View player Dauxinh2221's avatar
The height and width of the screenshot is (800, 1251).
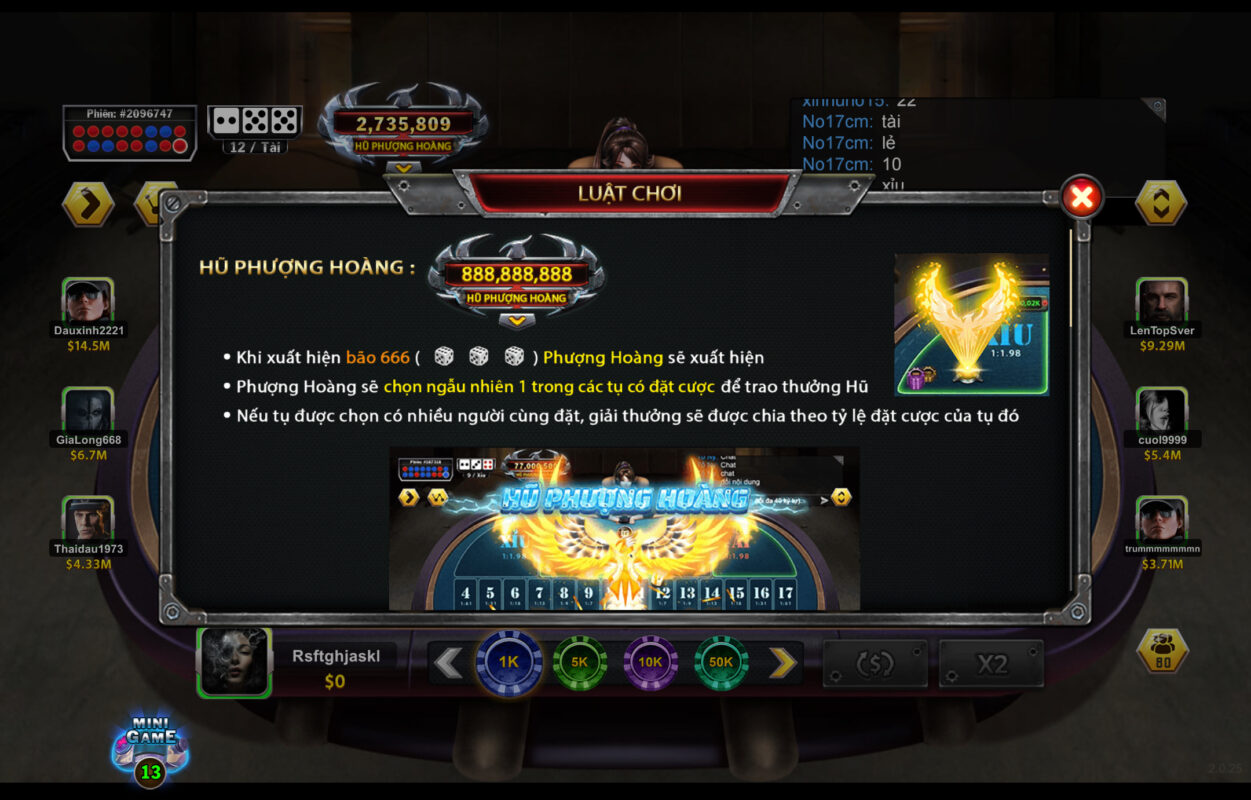[88, 301]
